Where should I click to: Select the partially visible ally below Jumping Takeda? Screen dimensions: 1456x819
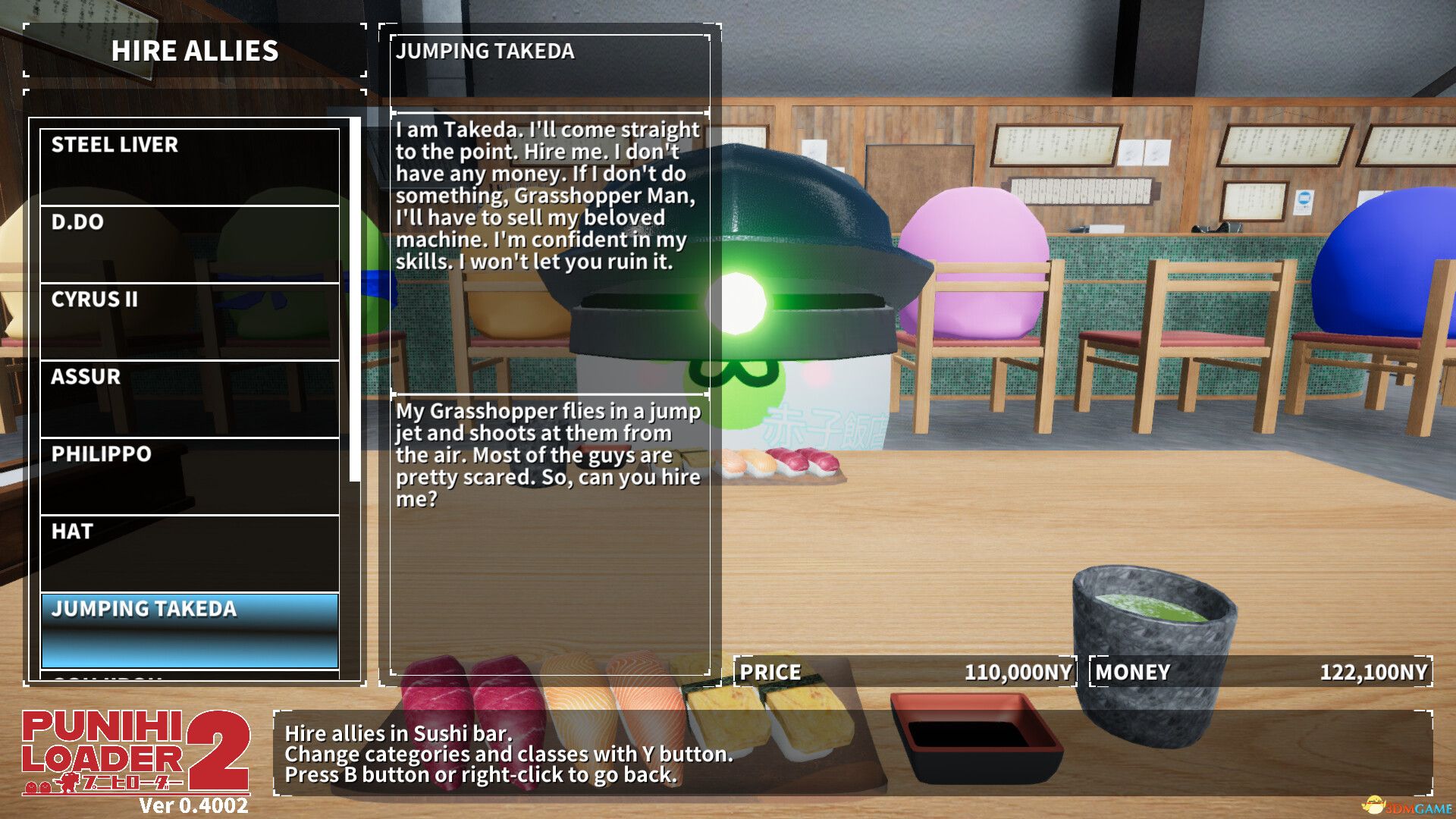pyautogui.click(x=190, y=675)
